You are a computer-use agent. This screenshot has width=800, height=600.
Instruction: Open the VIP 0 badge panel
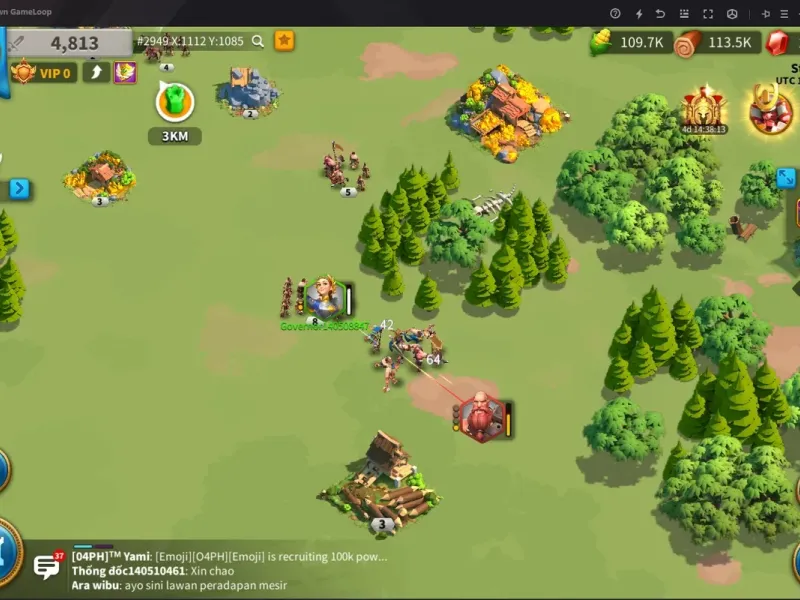pyautogui.click(x=43, y=72)
